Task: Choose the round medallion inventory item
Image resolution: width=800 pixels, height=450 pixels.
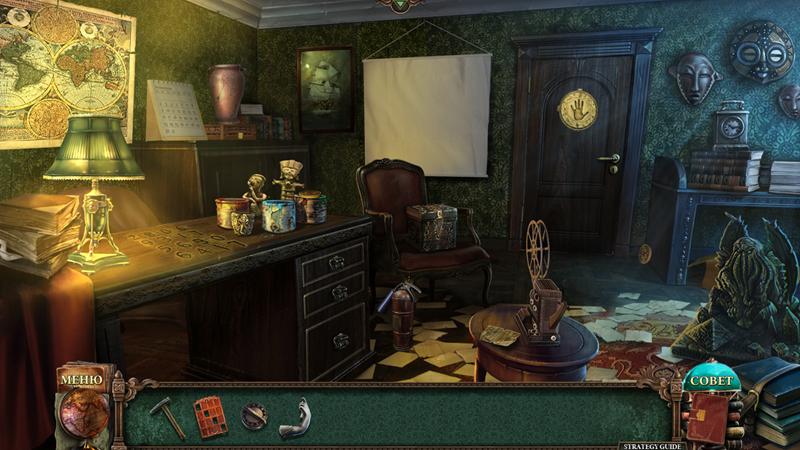Action: tap(254, 416)
